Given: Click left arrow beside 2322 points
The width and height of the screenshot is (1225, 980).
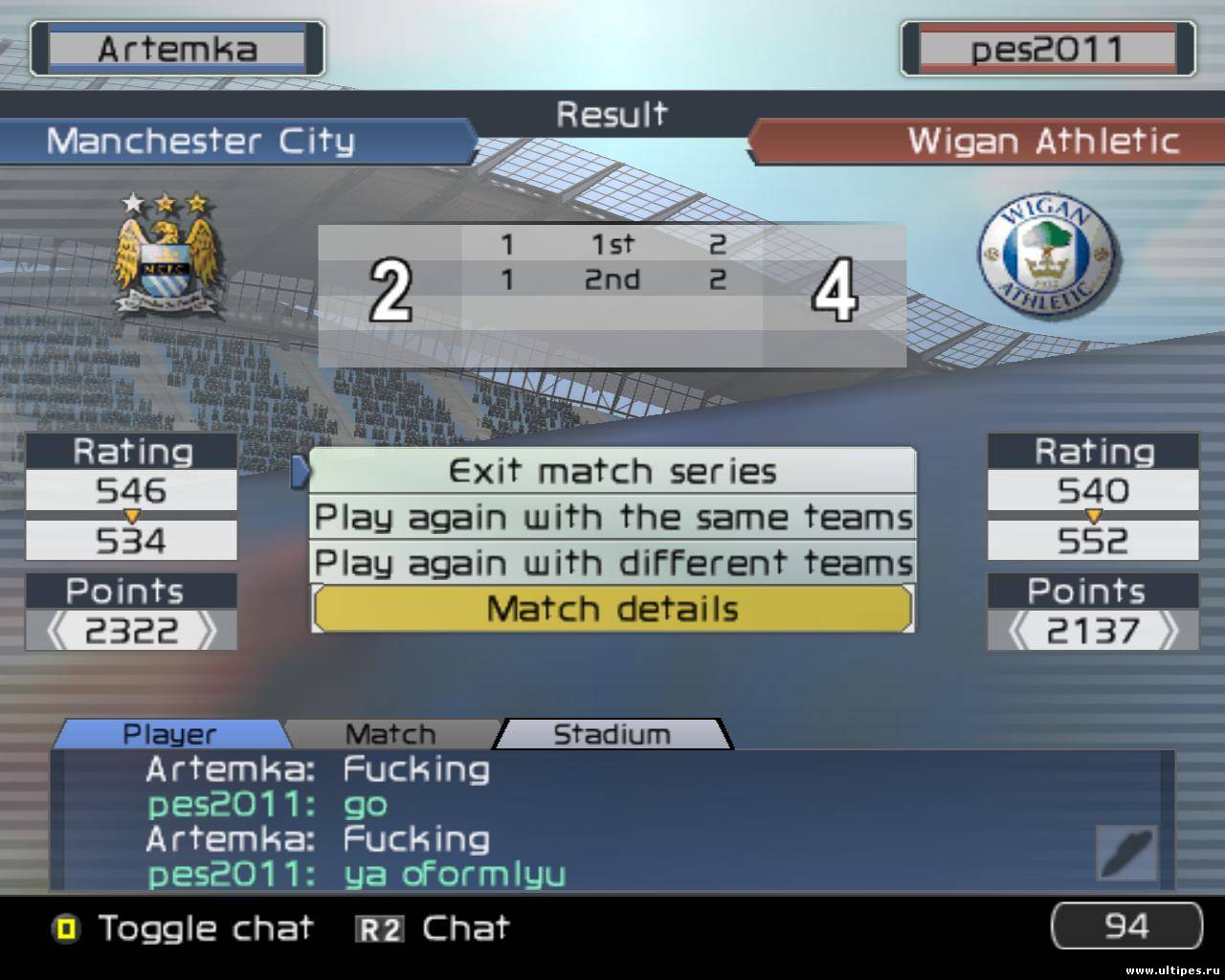Looking at the screenshot, I should pos(58,631).
